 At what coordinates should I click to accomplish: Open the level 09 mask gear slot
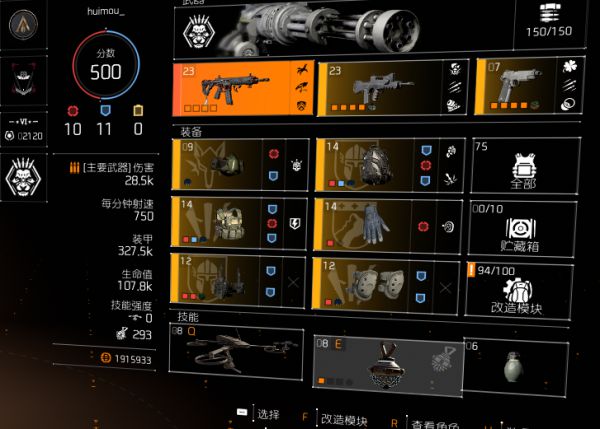(240, 164)
